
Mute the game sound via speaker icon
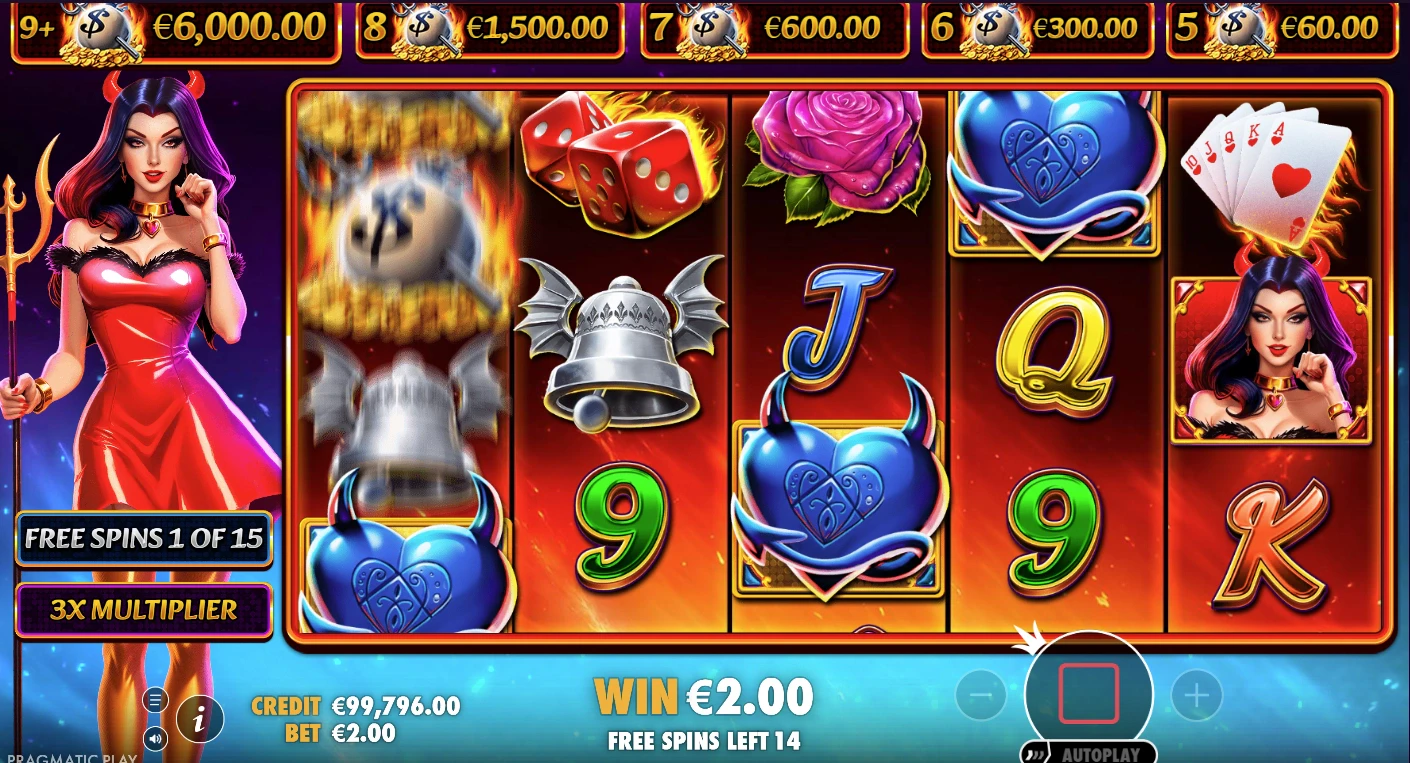[x=155, y=739]
